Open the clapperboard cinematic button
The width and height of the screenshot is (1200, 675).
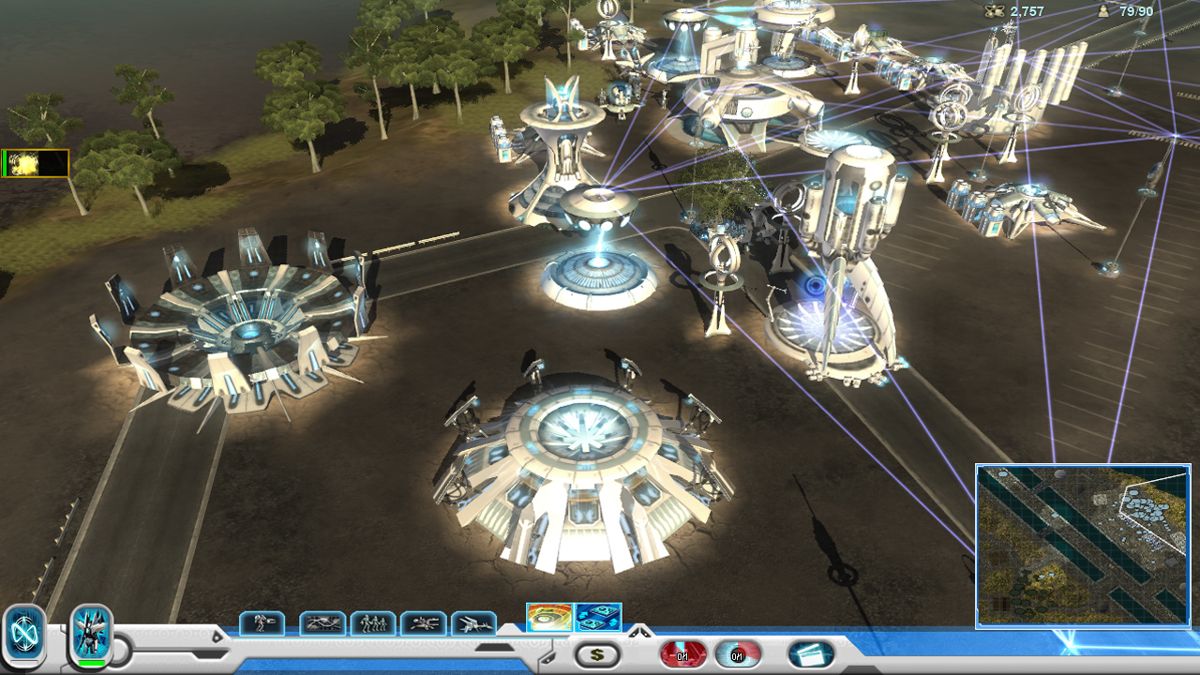[811, 655]
